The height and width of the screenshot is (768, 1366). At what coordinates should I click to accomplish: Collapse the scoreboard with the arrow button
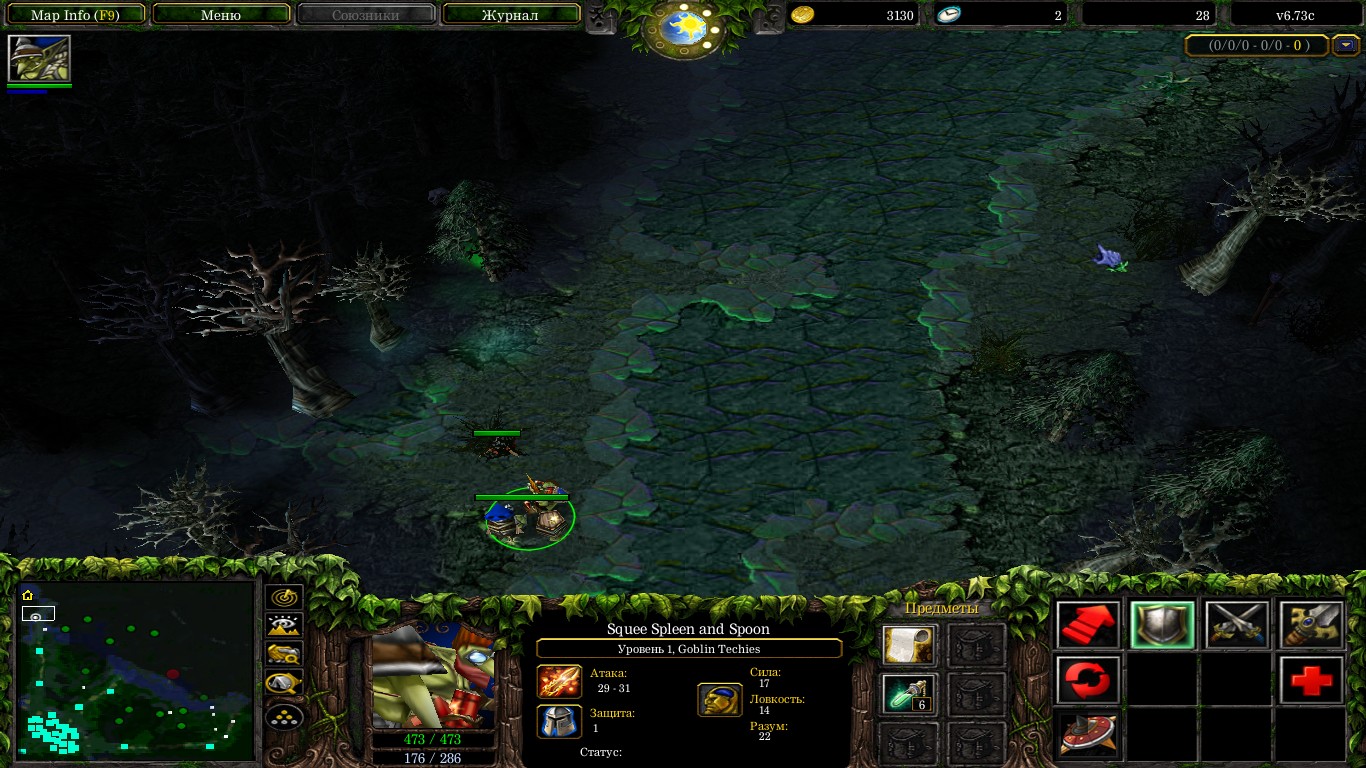click(x=1347, y=45)
